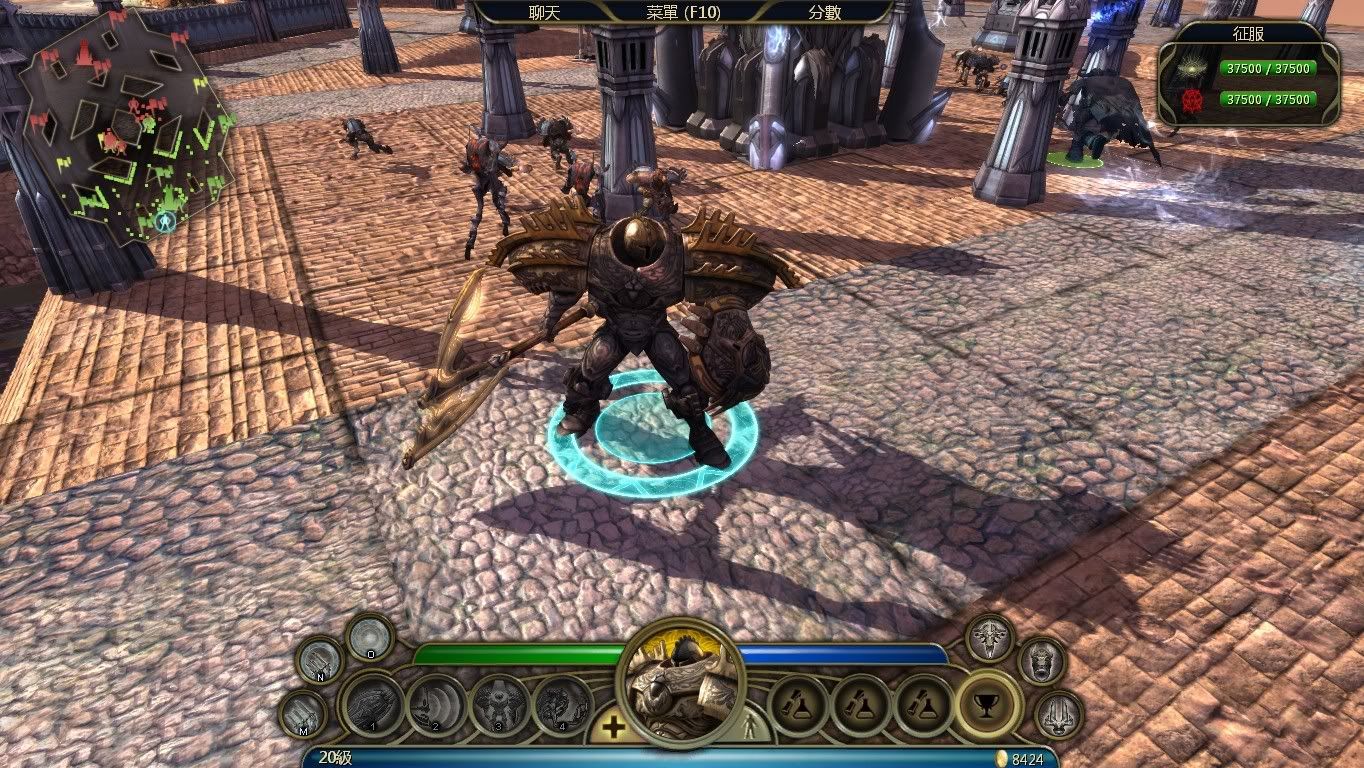Activate the ability in slot 1
The height and width of the screenshot is (768, 1364).
[x=372, y=705]
